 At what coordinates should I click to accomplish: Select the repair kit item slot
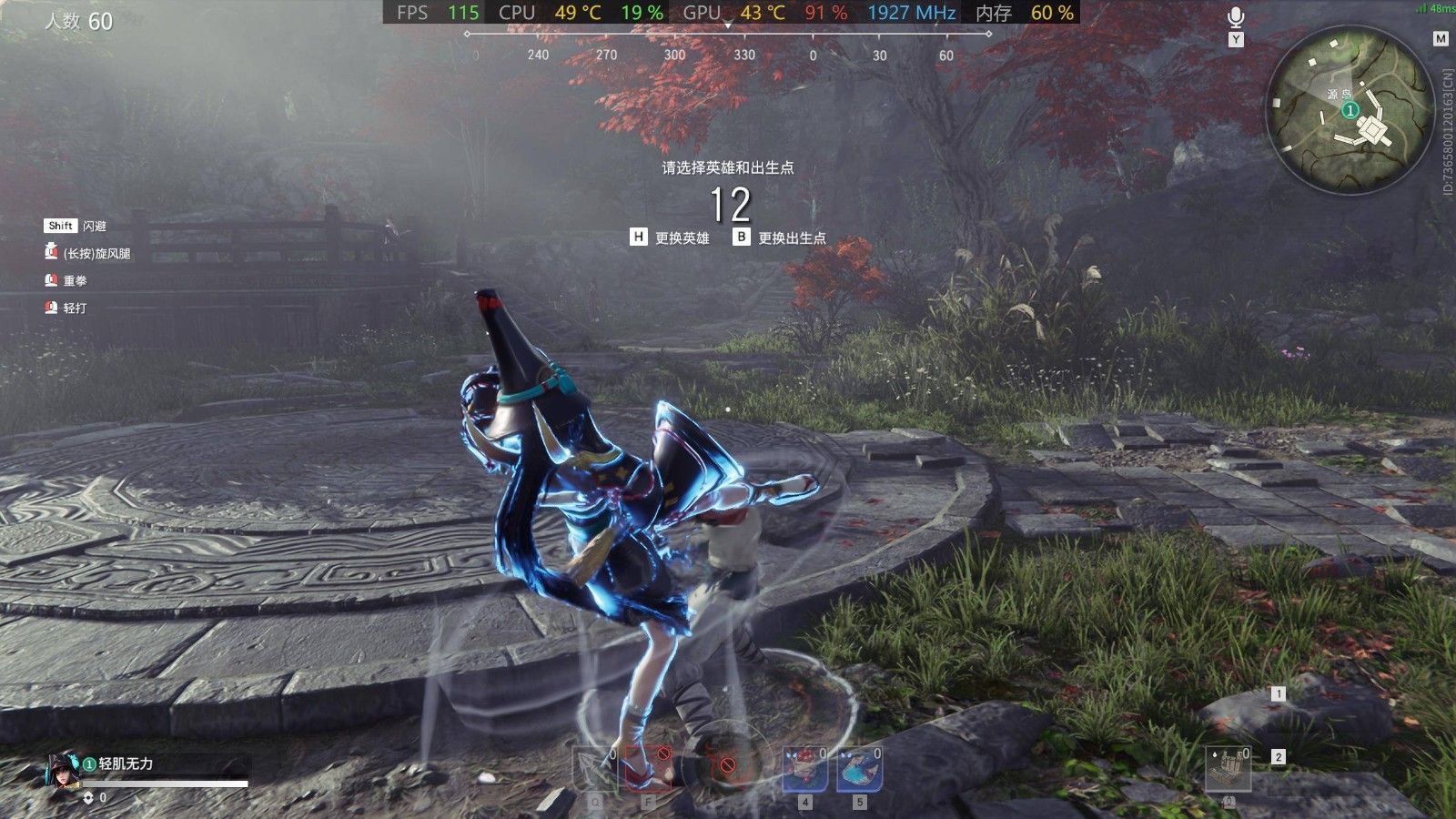pyautogui.click(x=1228, y=770)
